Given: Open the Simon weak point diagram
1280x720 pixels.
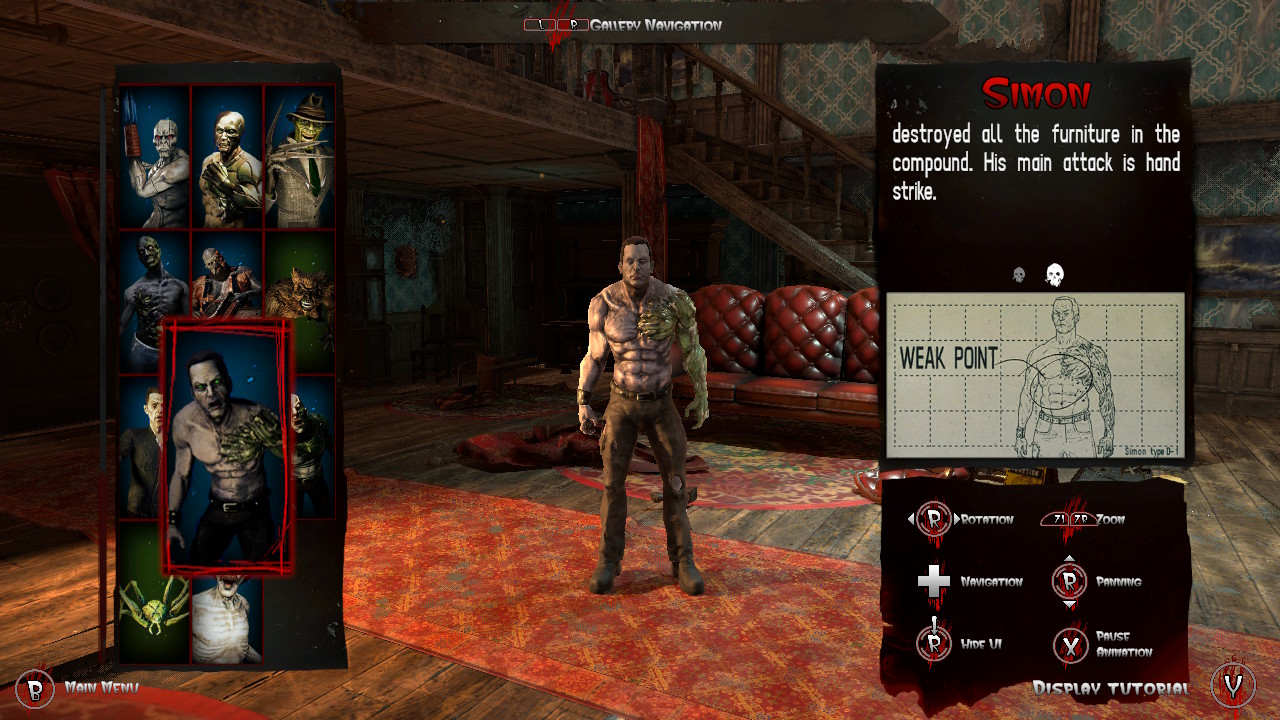Looking at the screenshot, I should (1035, 376).
